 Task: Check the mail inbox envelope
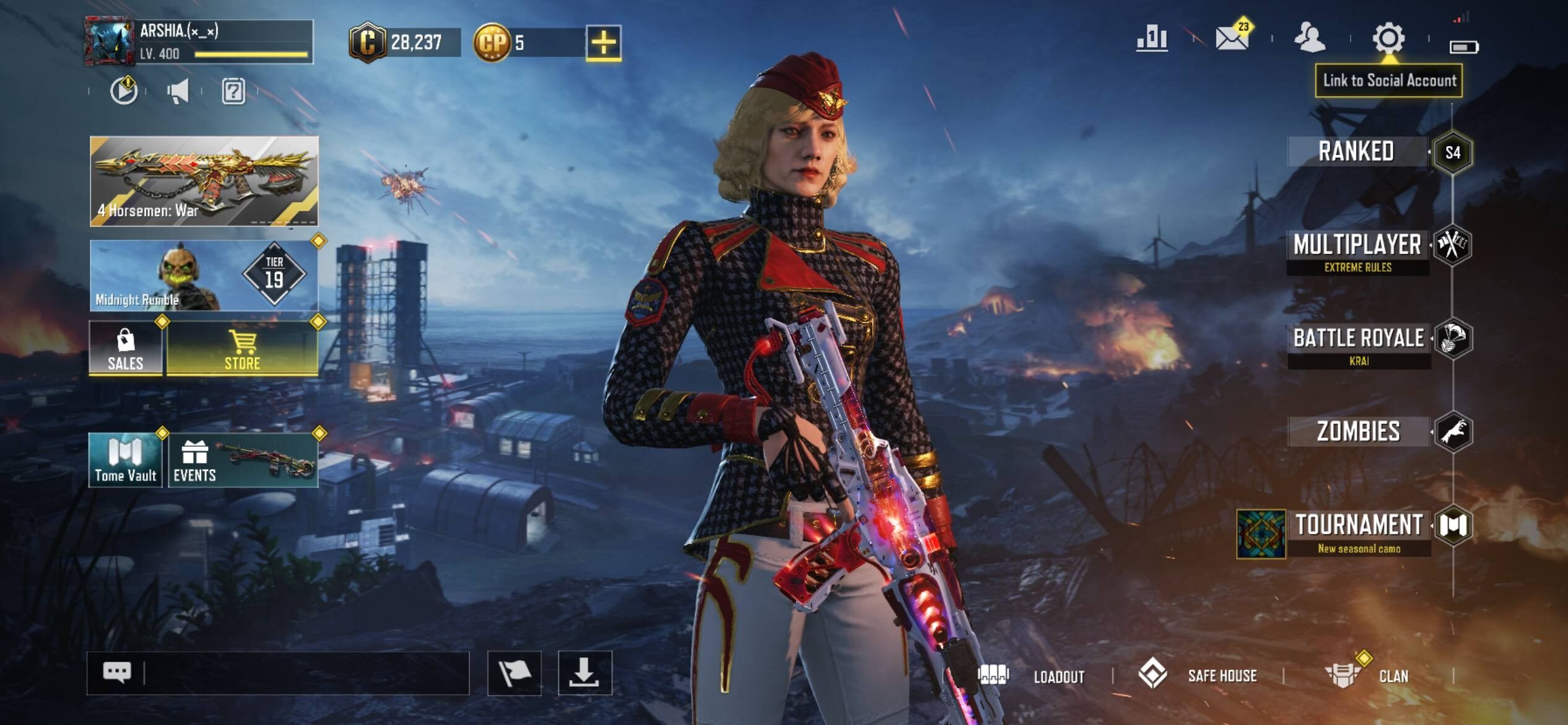point(1232,38)
